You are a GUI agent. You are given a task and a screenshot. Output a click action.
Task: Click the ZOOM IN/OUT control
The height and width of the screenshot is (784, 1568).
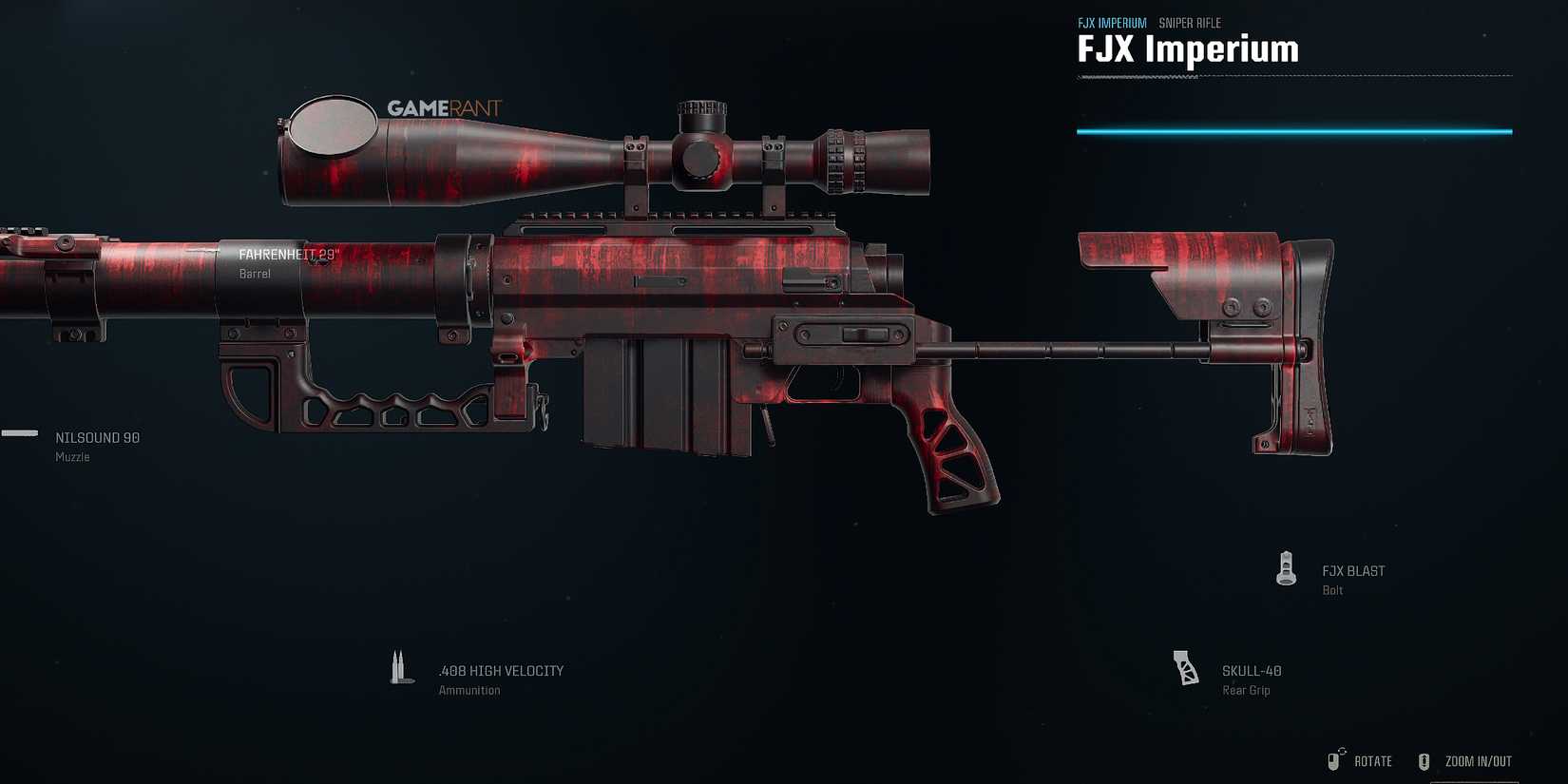click(x=1478, y=760)
